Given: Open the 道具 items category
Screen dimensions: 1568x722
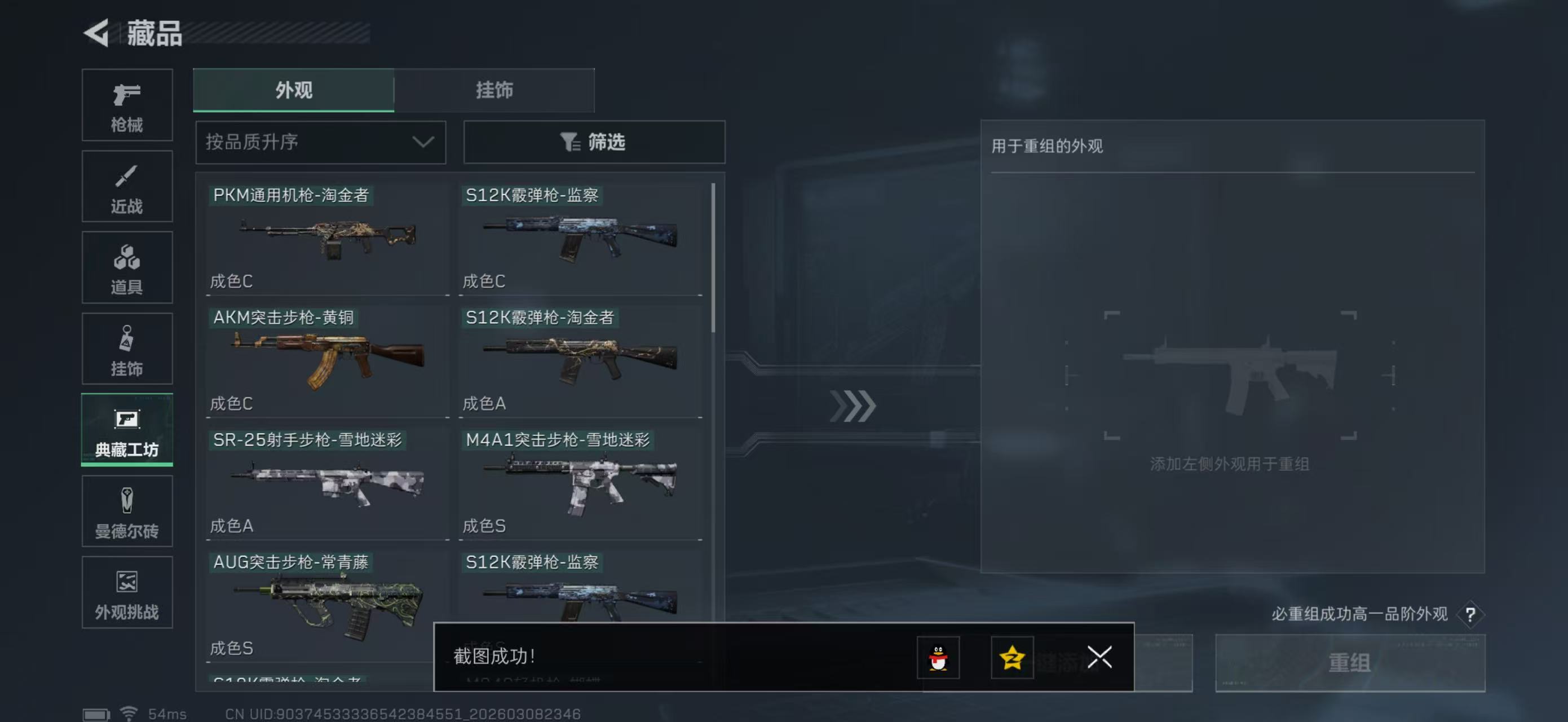Looking at the screenshot, I should coord(127,267).
